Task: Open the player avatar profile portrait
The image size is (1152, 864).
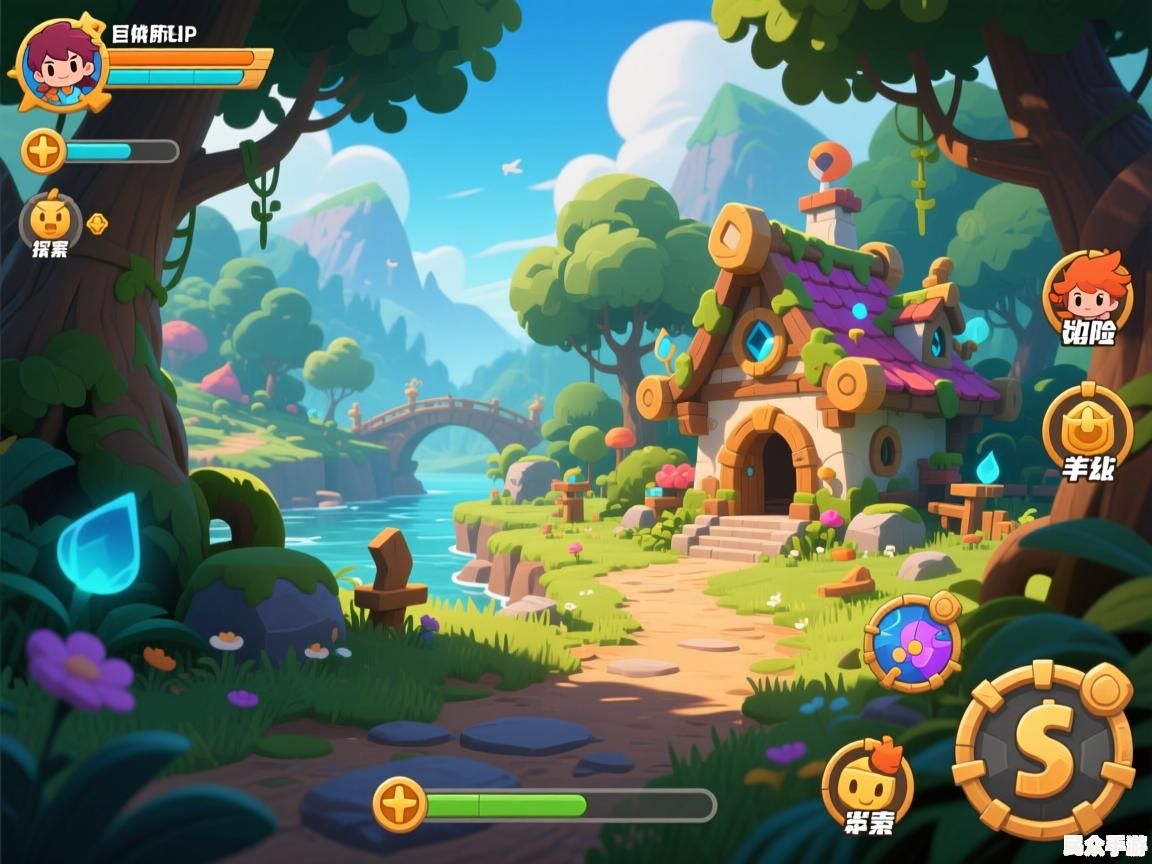Action: (x=60, y=63)
